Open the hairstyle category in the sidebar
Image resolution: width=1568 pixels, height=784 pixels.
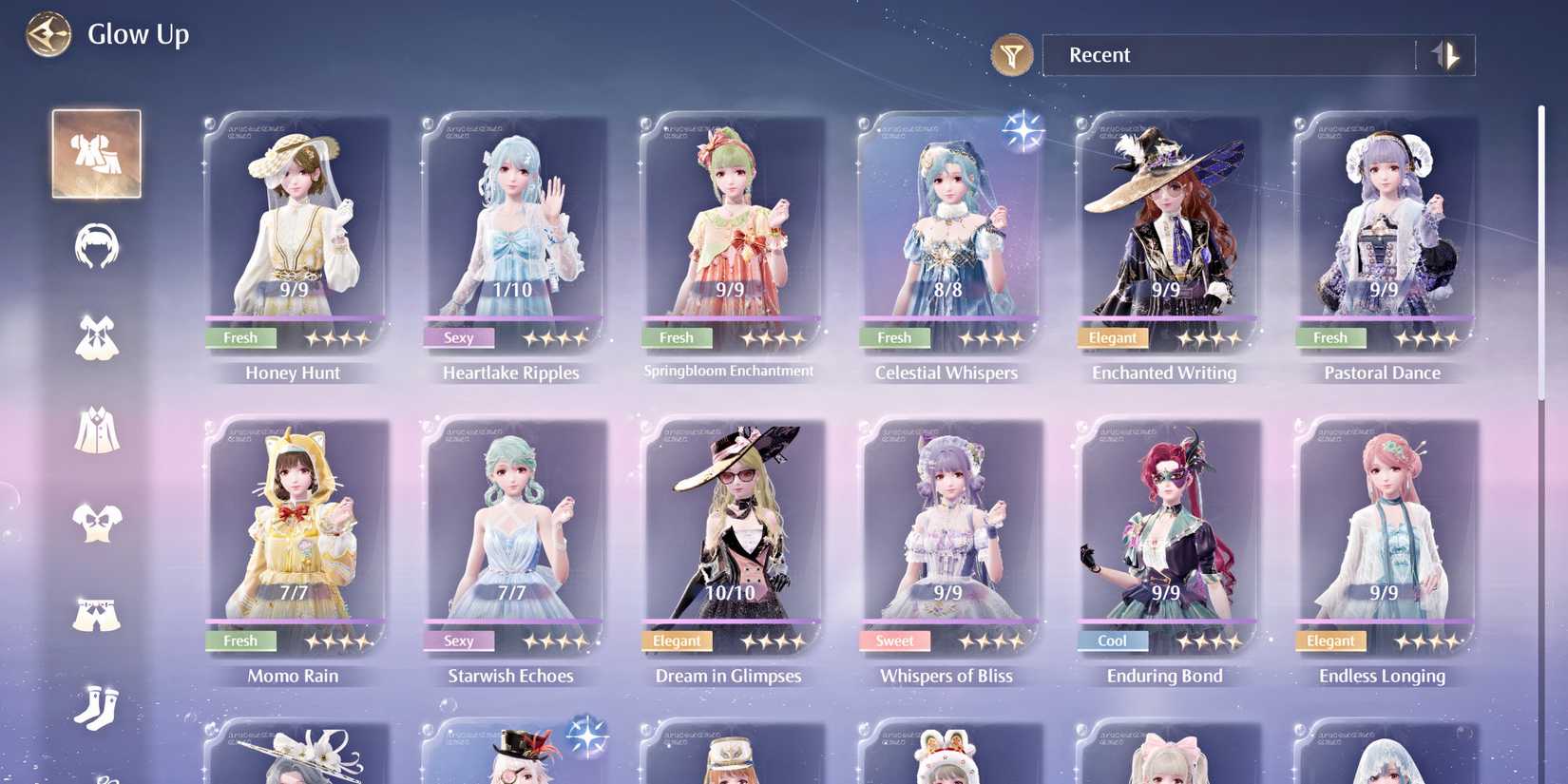pyautogui.click(x=95, y=246)
